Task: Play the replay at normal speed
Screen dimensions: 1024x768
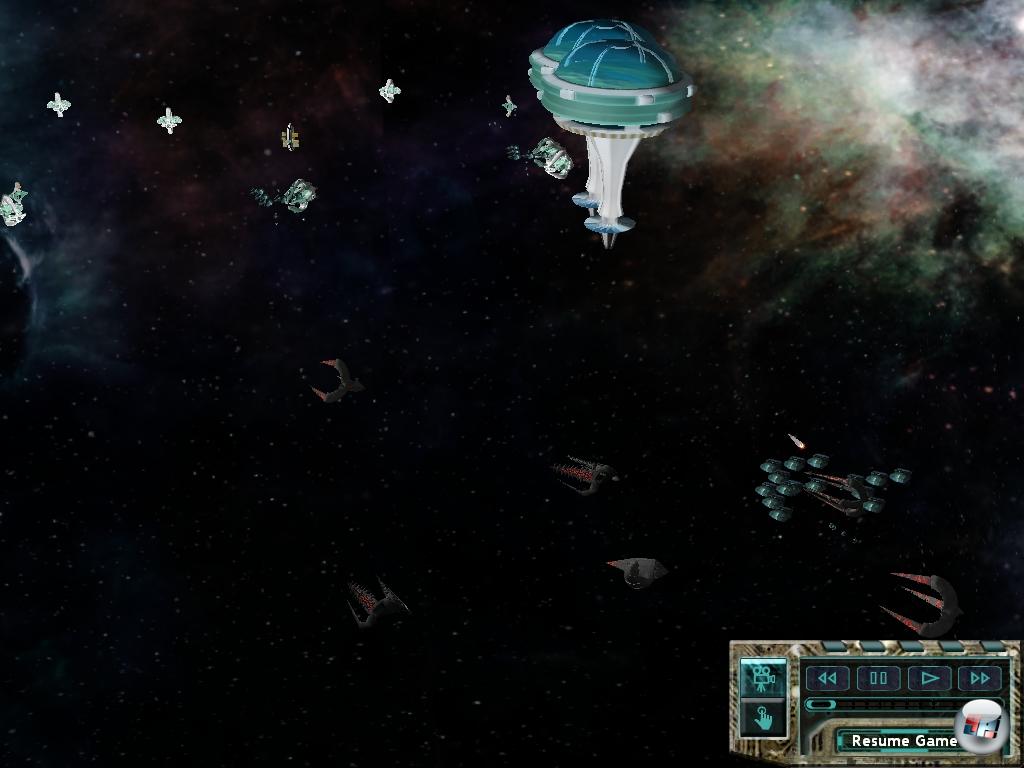Action: (929, 678)
